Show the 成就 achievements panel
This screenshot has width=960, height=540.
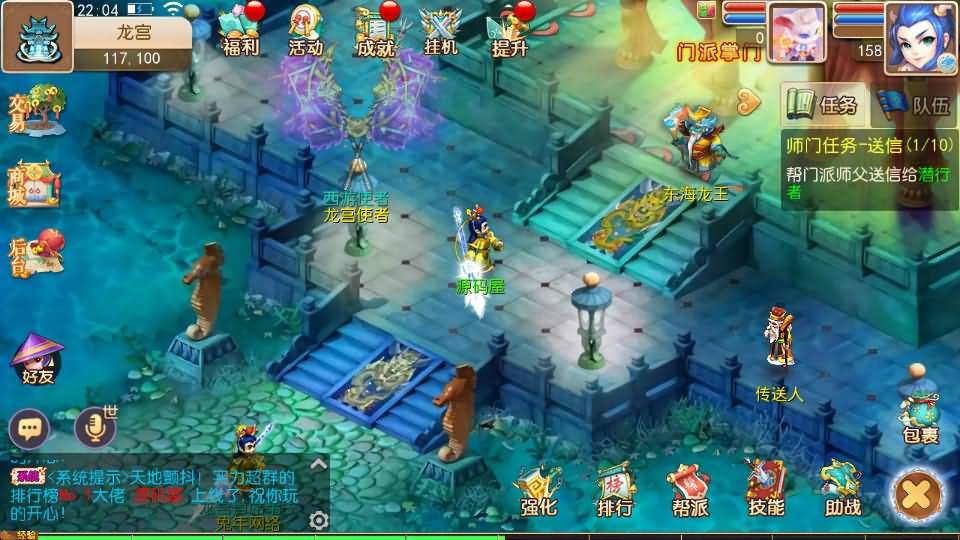pyautogui.click(x=375, y=30)
